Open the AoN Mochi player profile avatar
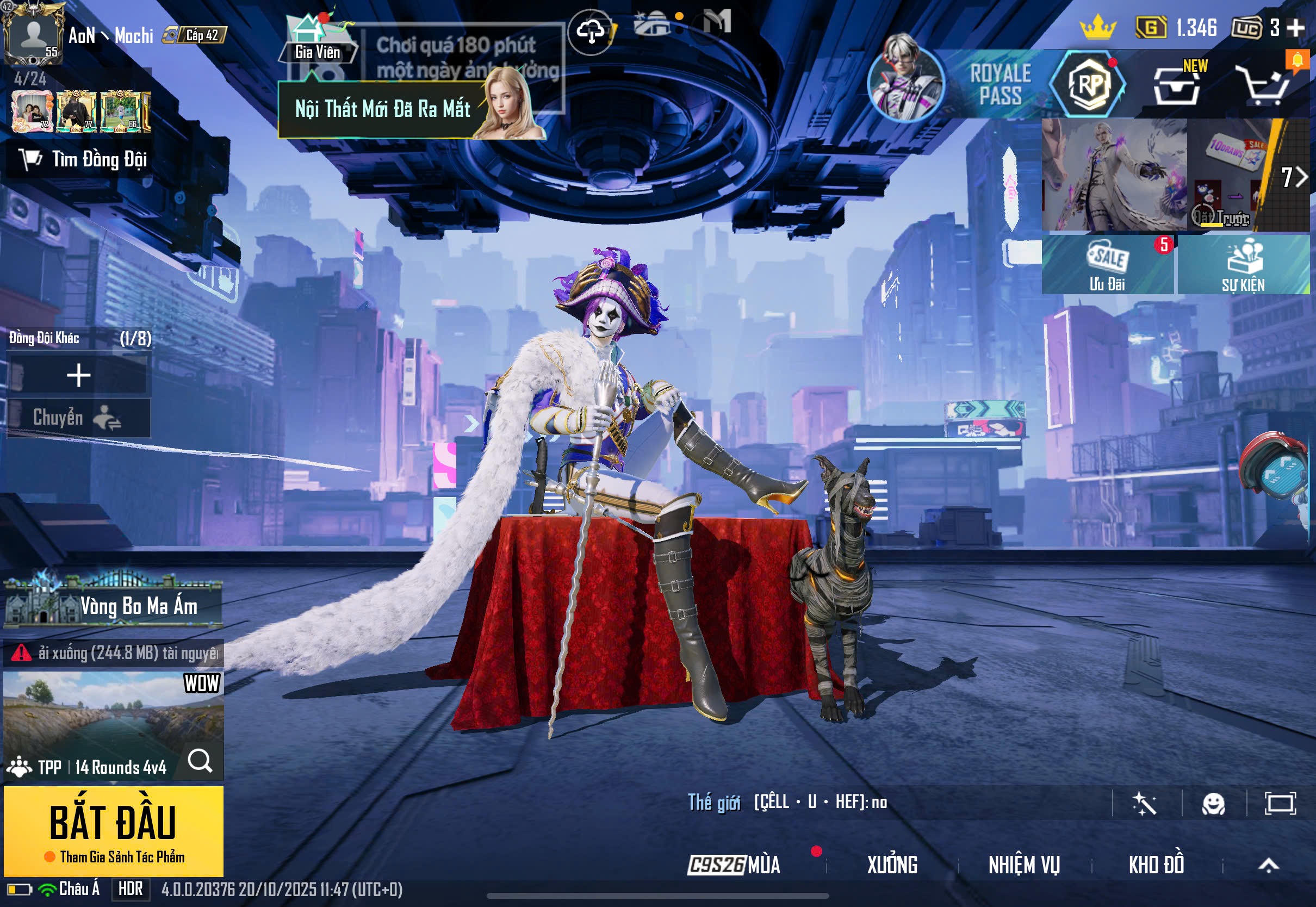The image size is (1316, 907). (x=33, y=34)
